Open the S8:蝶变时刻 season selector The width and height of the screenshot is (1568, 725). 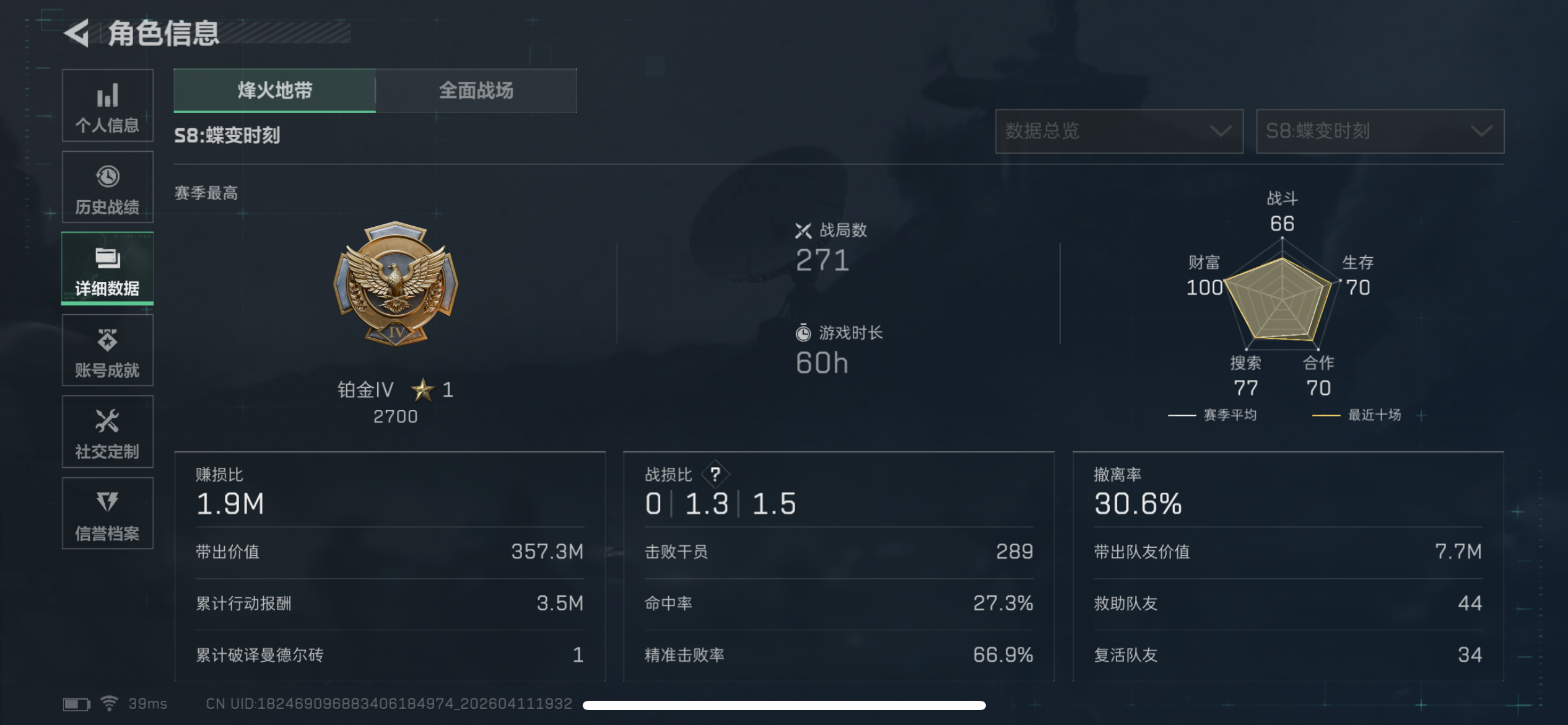pyautogui.click(x=1379, y=131)
